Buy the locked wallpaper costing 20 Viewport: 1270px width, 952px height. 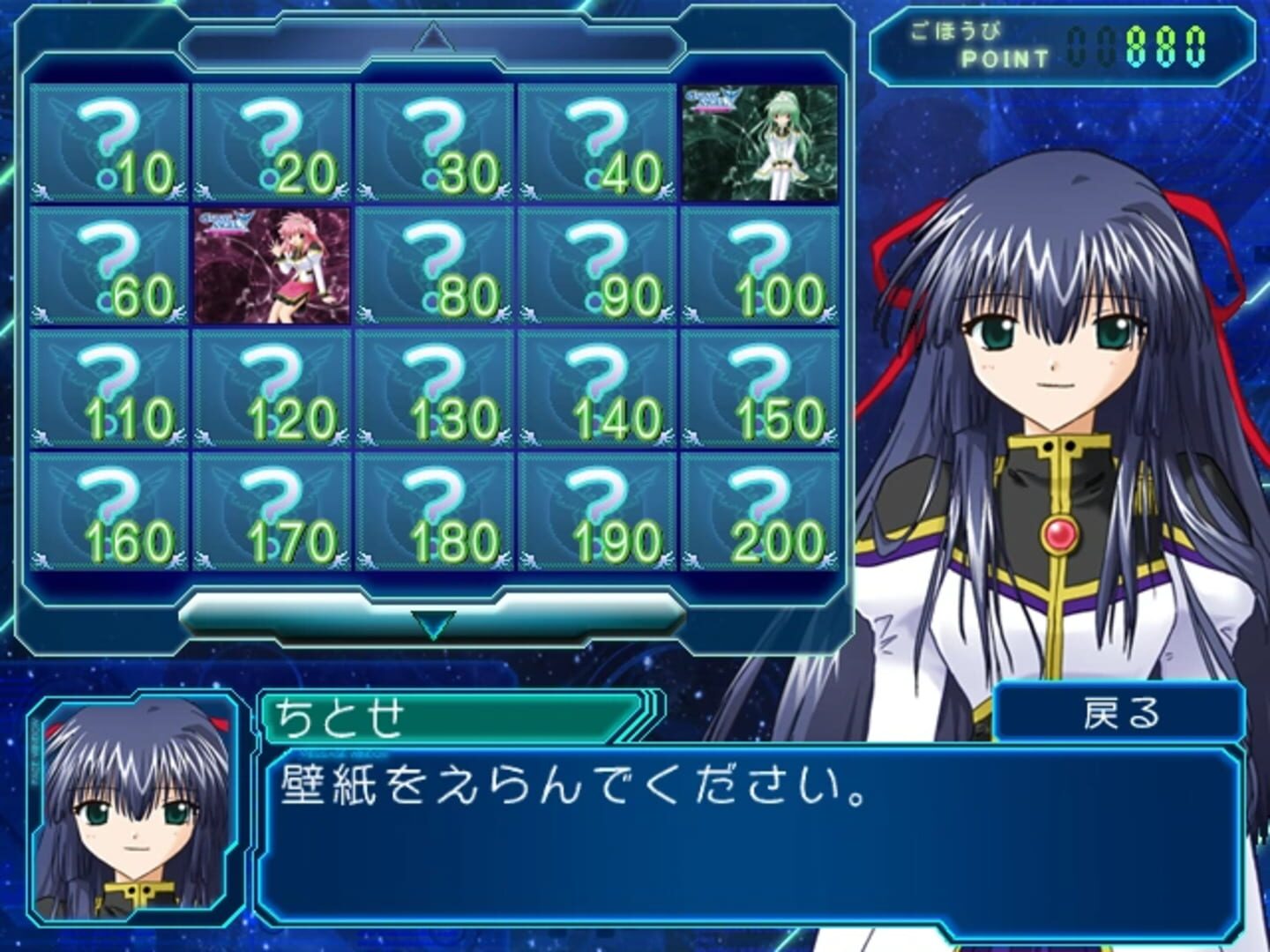(x=273, y=143)
